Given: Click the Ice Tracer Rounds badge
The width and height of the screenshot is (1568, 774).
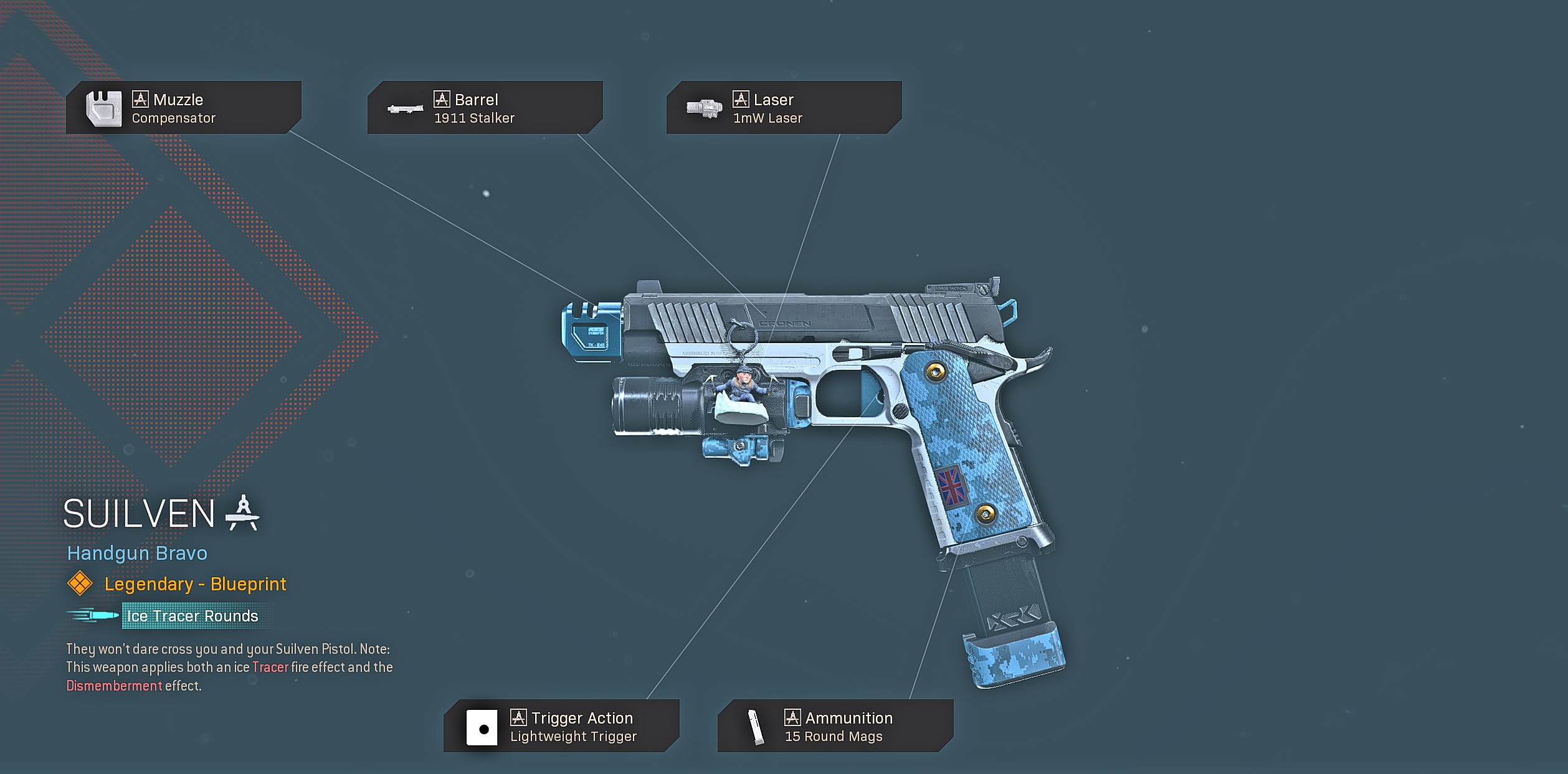Looking at the screenshot, I should (192, 616).
